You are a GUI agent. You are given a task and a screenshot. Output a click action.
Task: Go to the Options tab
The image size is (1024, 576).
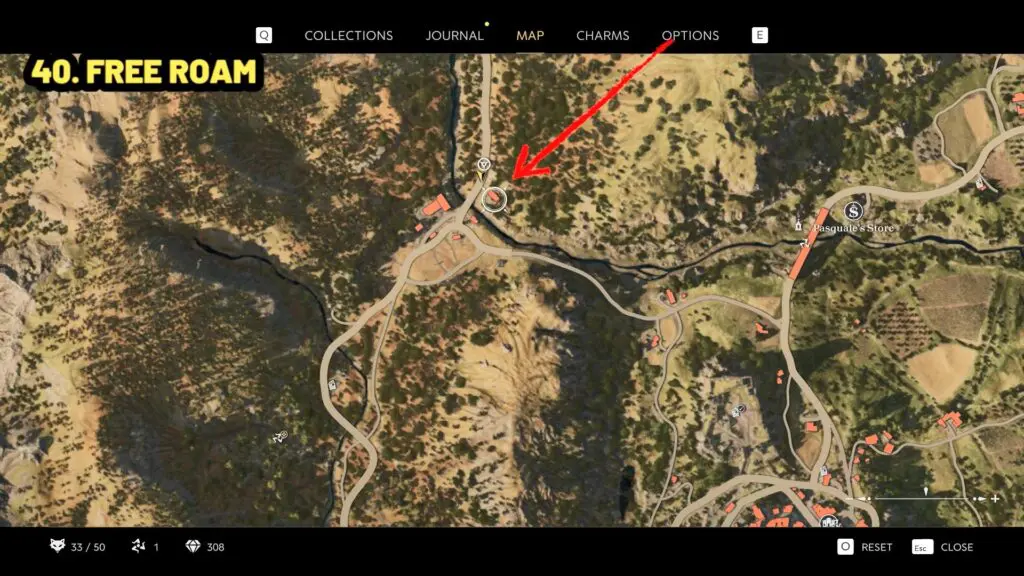click(690, 35)
